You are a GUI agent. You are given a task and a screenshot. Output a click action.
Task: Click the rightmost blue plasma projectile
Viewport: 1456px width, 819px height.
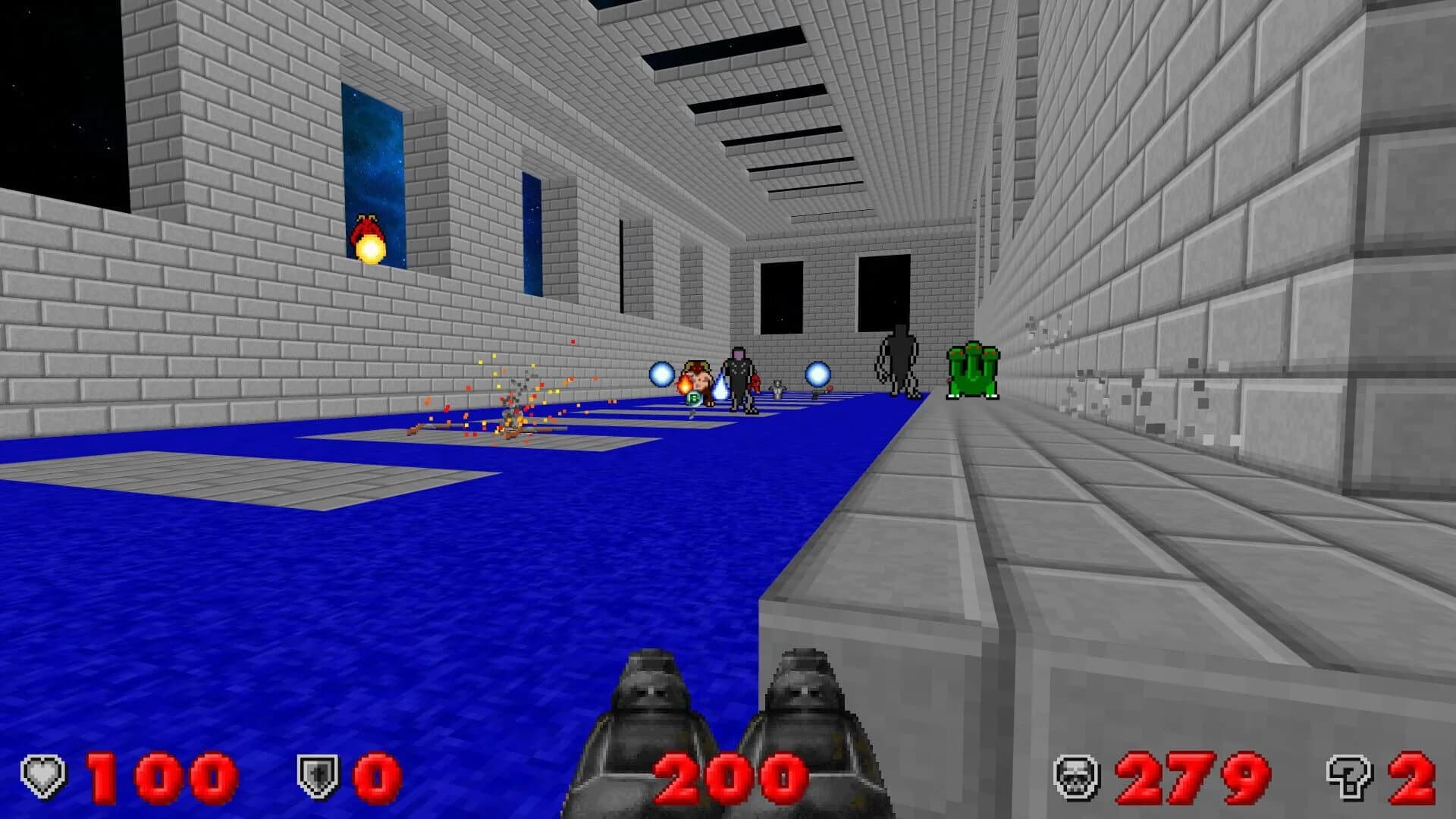(817, 375)
